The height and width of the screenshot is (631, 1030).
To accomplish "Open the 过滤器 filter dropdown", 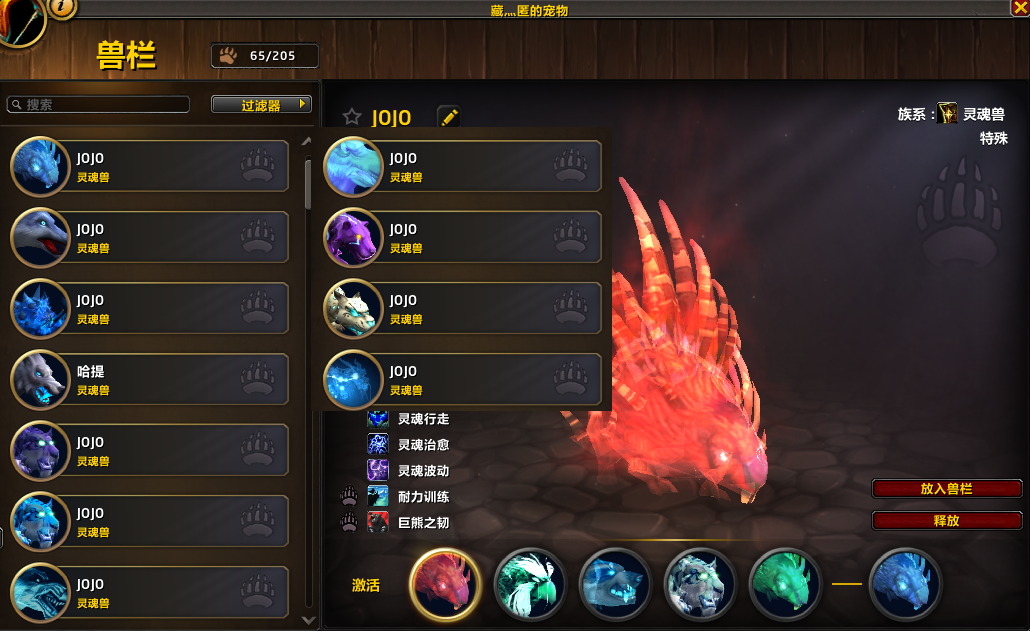I will tap(261, 105).
